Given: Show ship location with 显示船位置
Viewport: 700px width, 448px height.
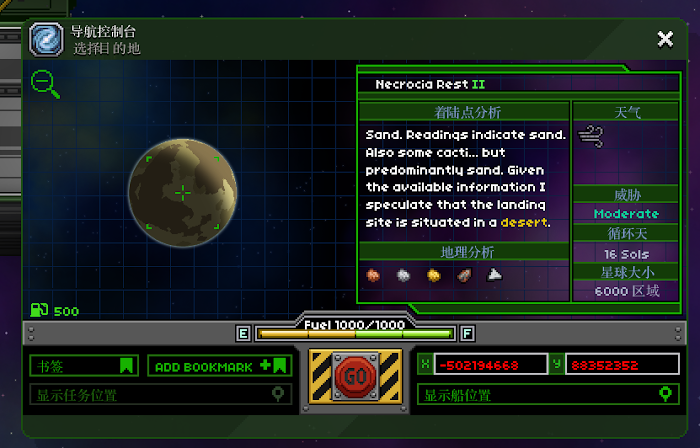Looking at the screenshot, I should tap(547, 395).
